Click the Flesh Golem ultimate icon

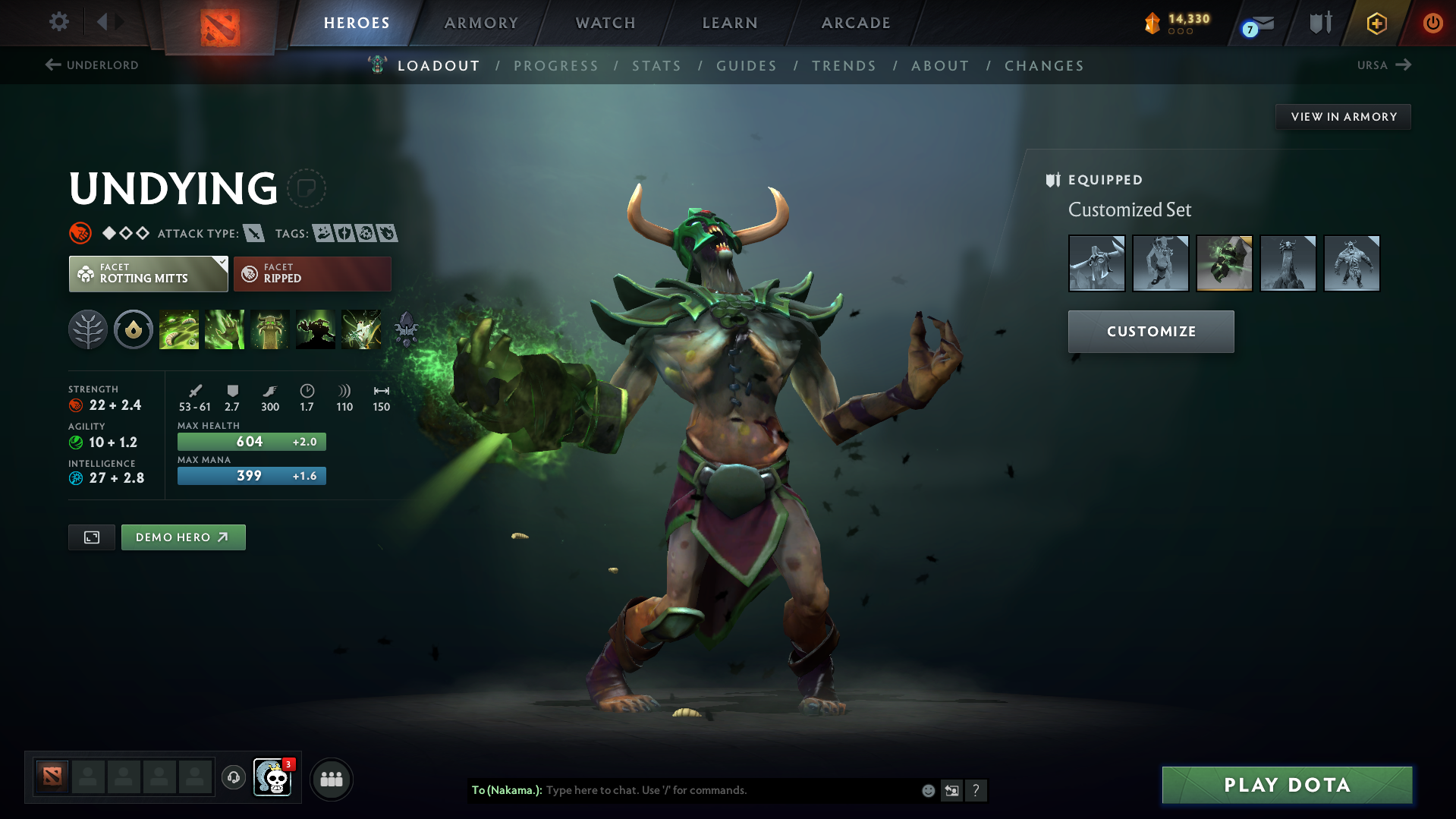click(x=316, y=329)
